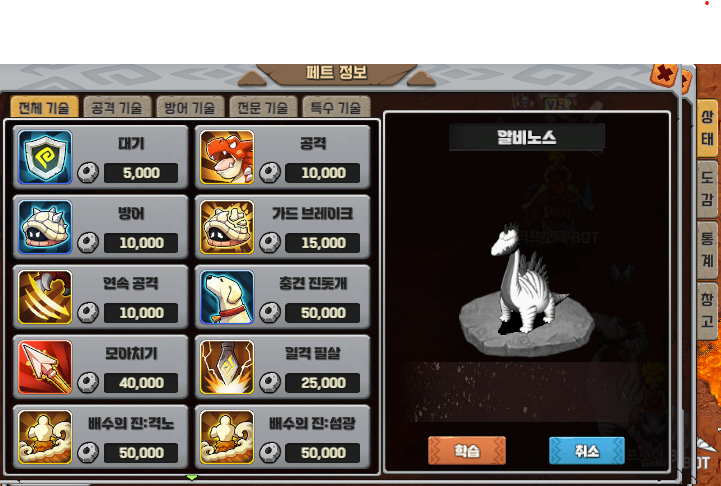721x486 pixels.
Task: Choose the 연속 공격 claw skill
Action: (x=102, y=297)
